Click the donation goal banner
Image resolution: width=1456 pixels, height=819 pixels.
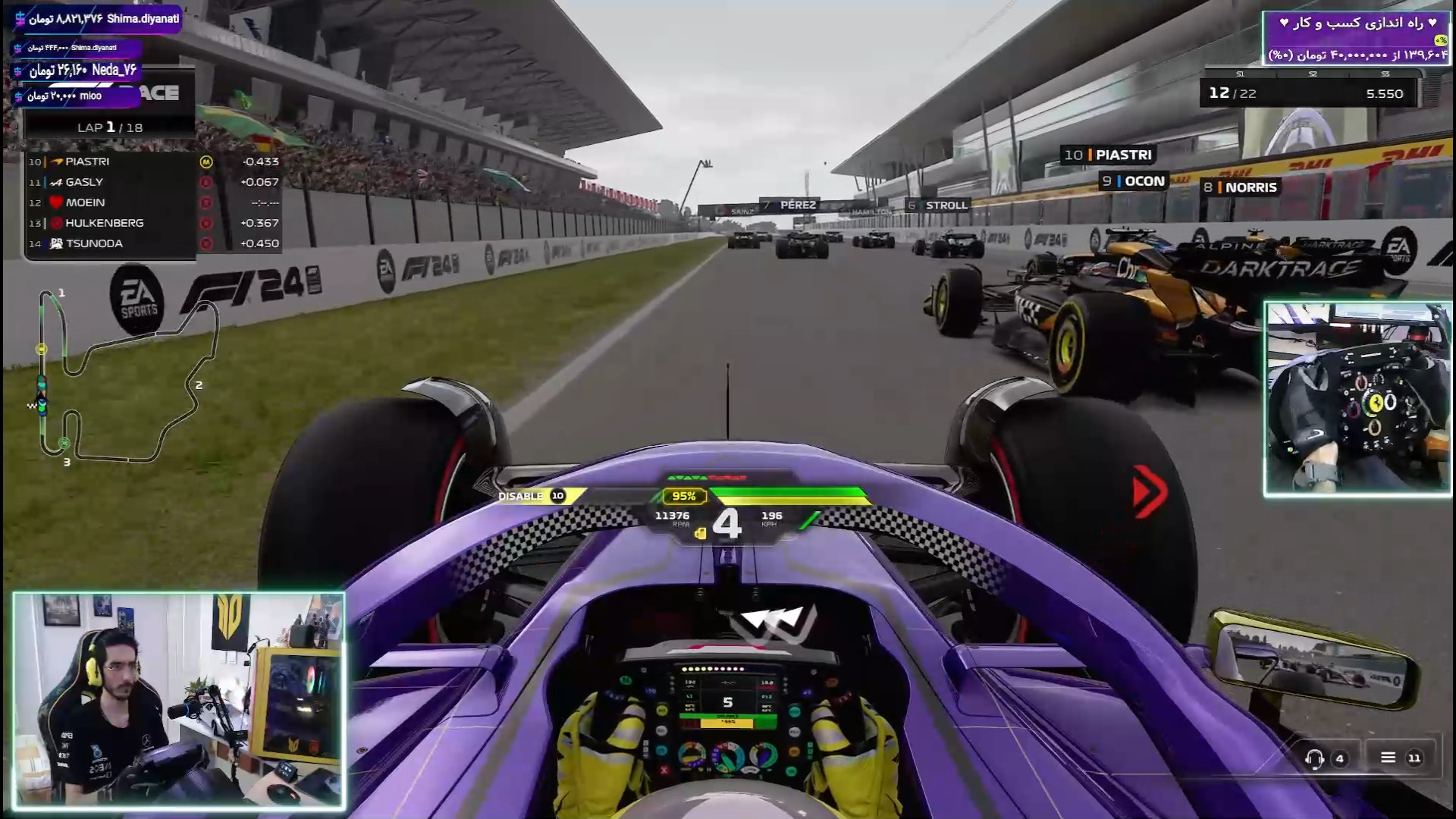(1355, 38)
